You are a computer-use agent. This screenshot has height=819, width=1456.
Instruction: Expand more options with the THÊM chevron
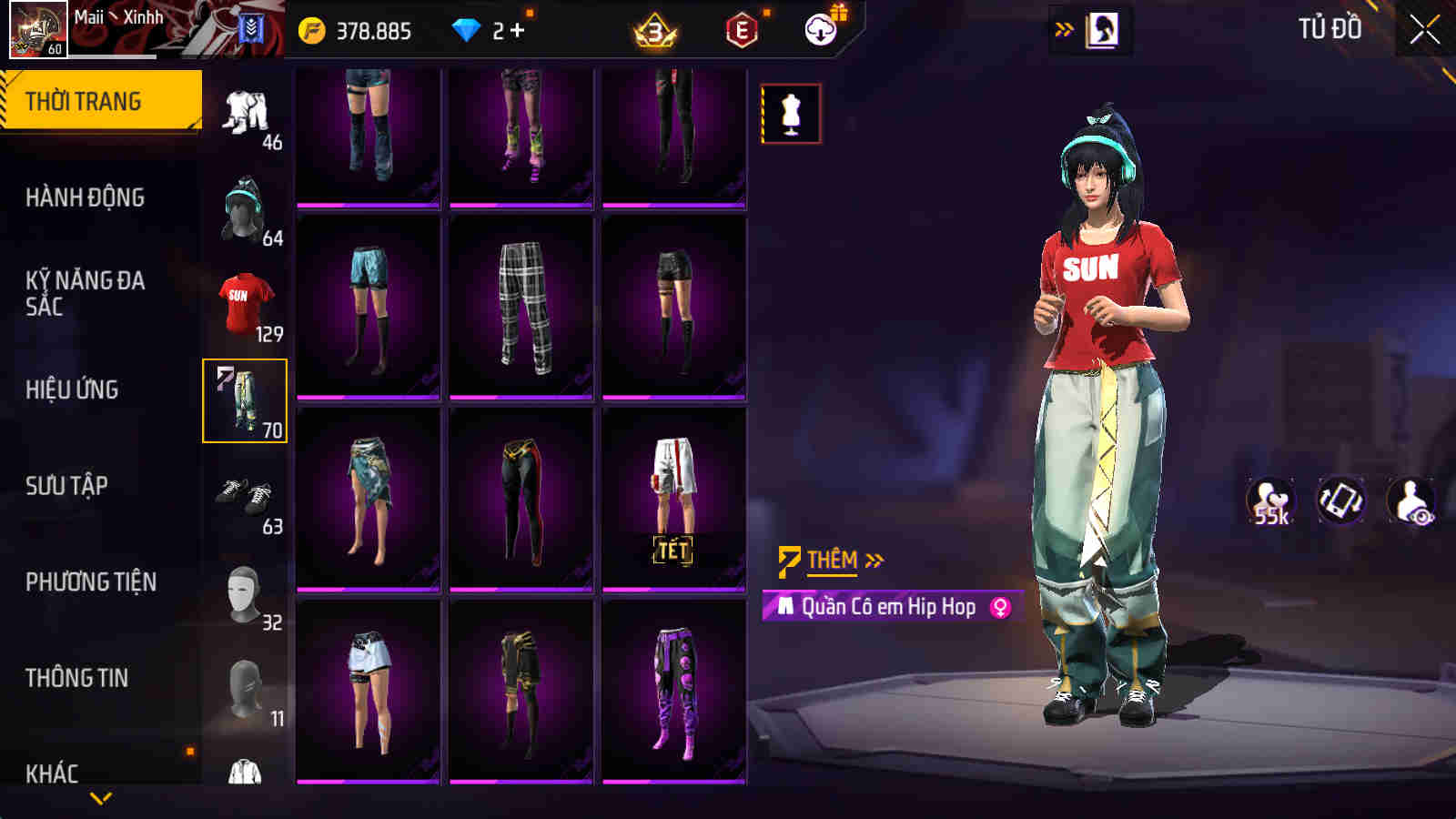pos(875,561)
